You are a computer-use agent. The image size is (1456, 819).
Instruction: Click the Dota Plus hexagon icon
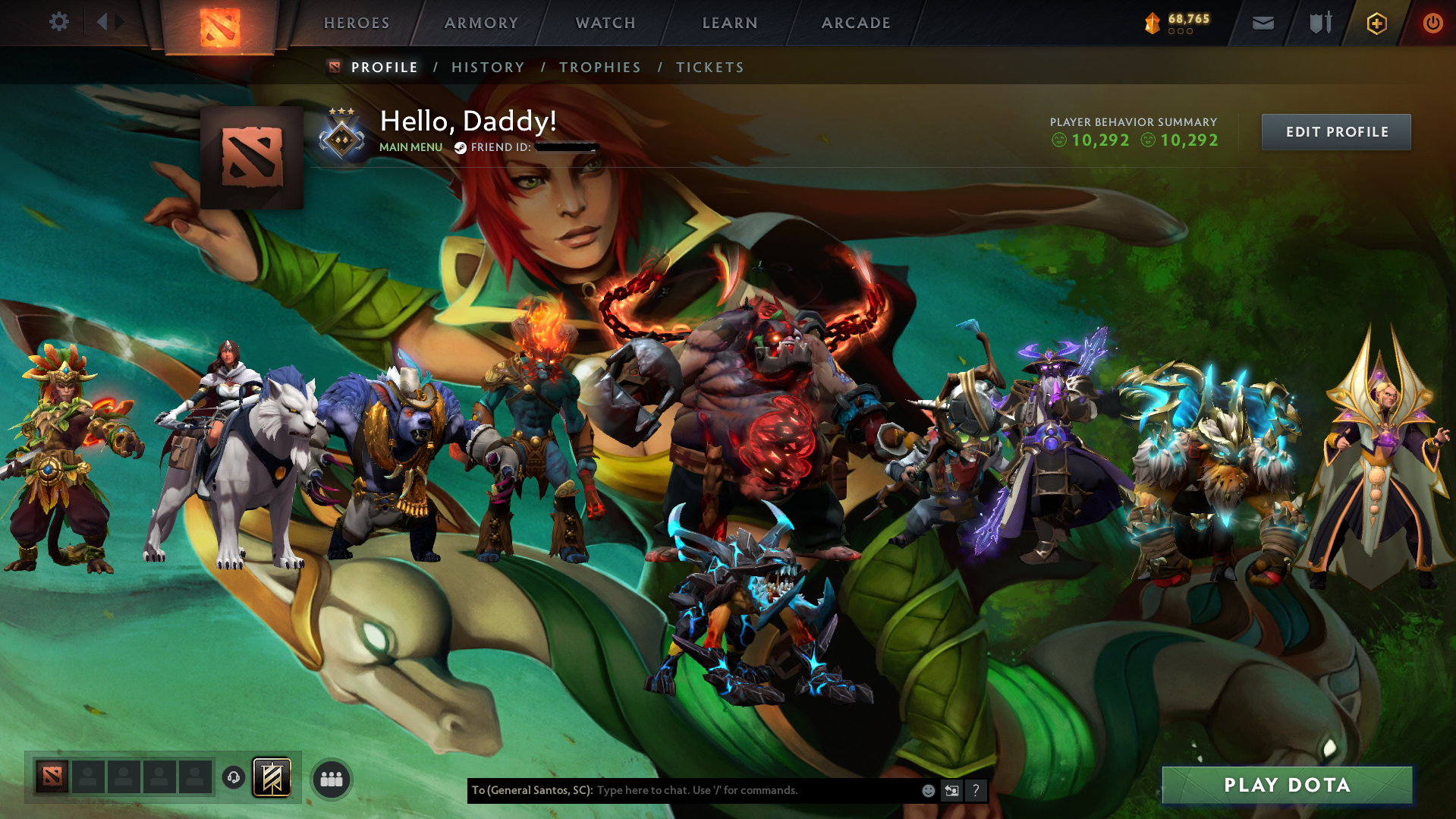click(x=1376, y=23)
